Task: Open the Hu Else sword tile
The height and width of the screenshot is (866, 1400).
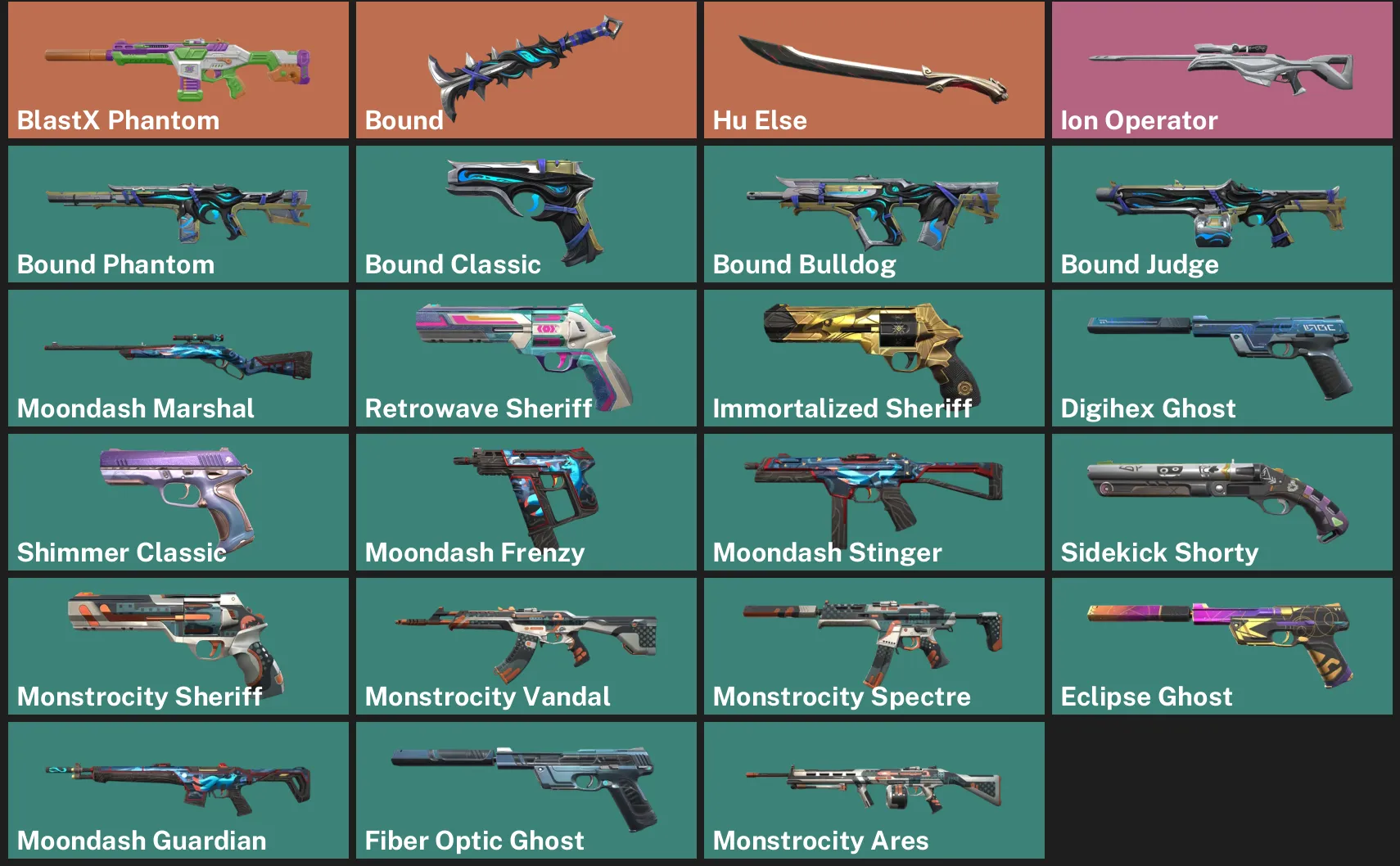Action: [x=874, y=70]
